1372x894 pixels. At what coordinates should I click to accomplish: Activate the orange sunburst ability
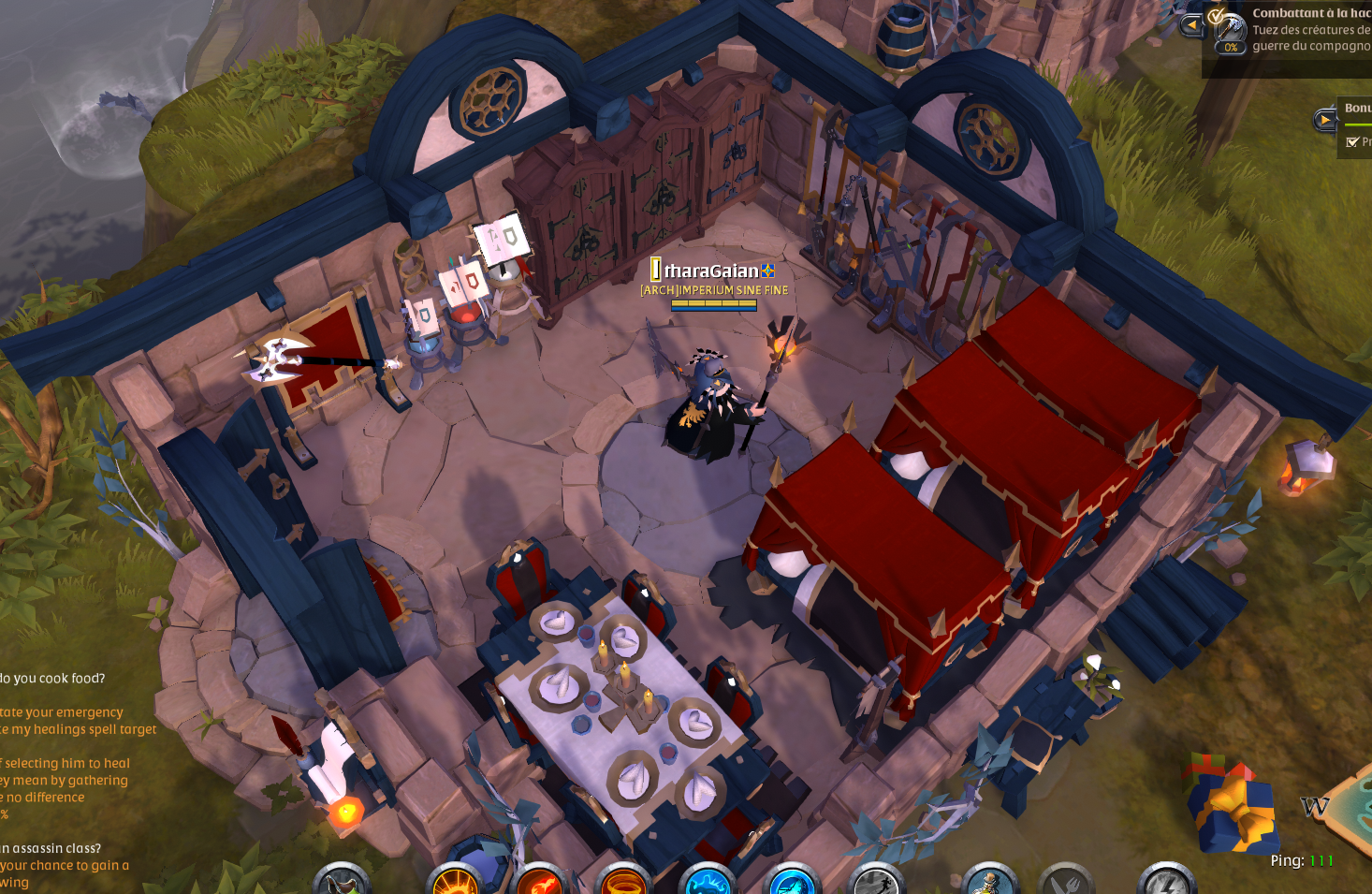point(454,882)
